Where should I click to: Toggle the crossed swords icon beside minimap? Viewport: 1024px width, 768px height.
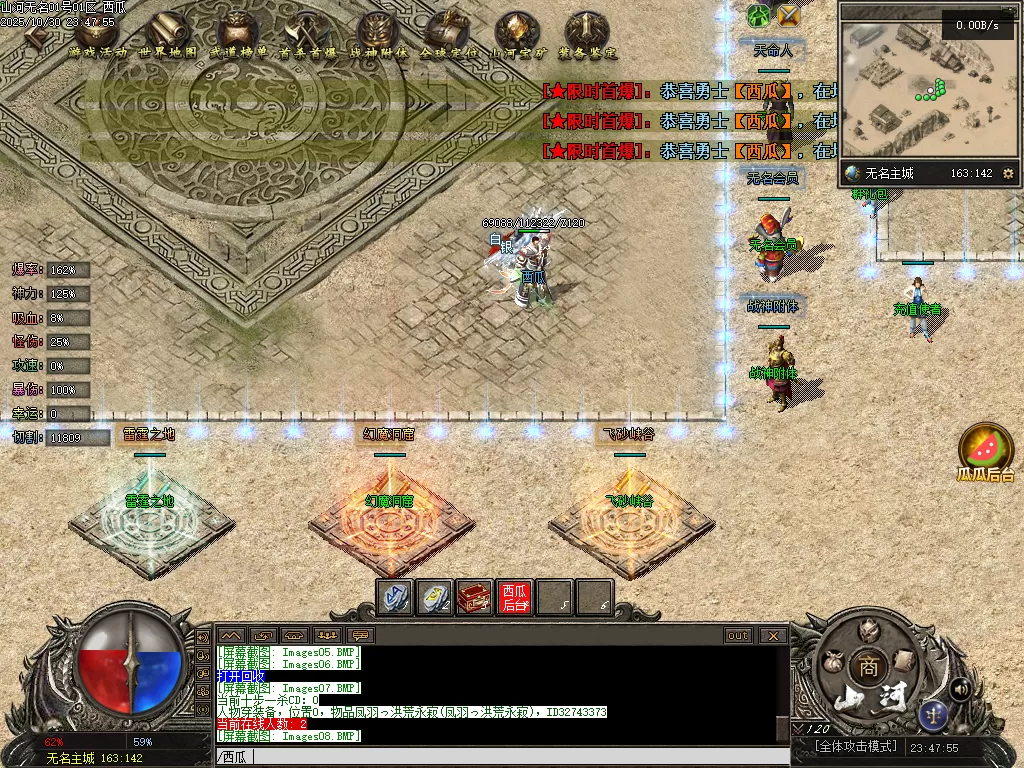[x=789, y=15]
